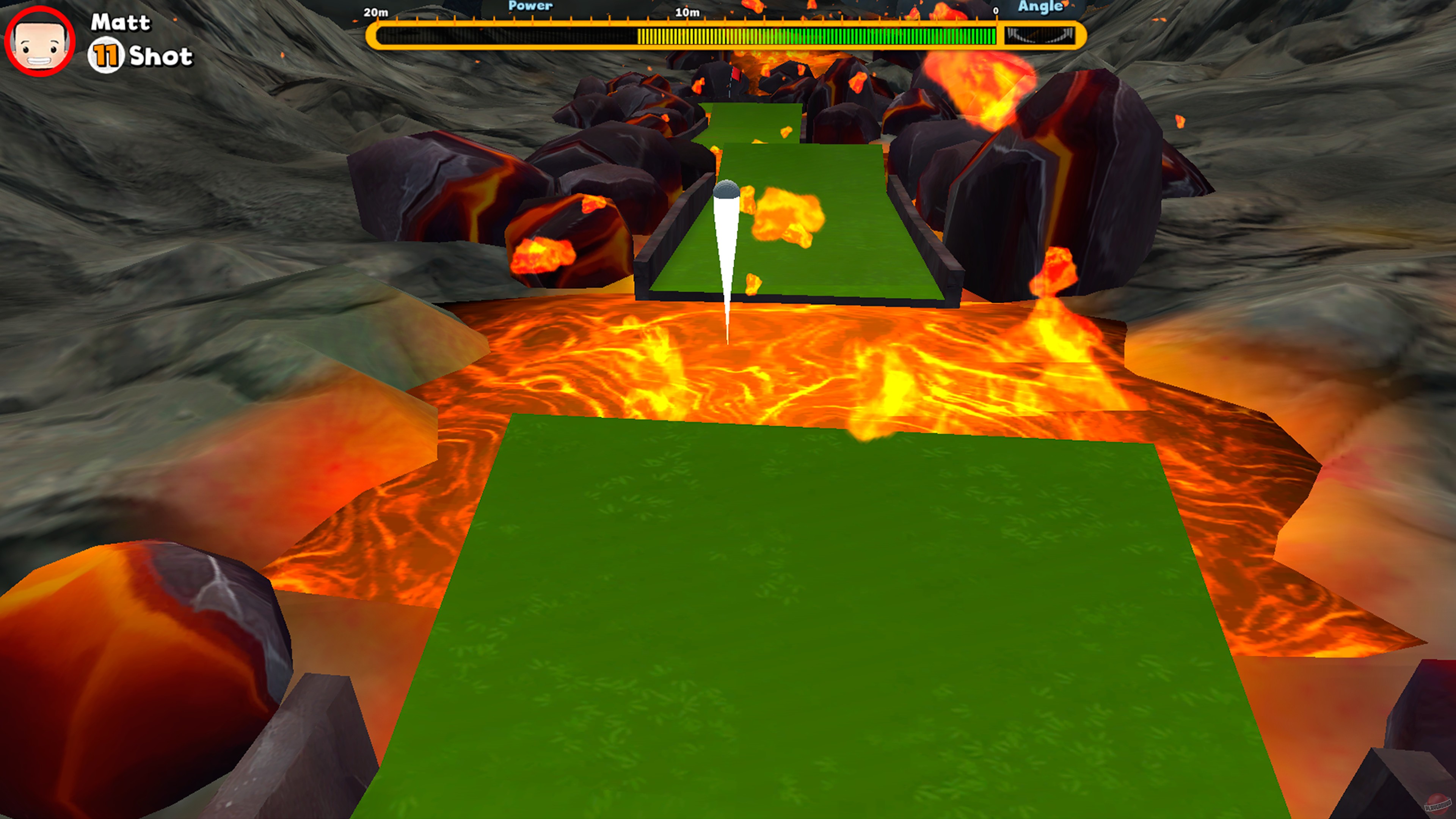Click the 0 marker on the power gauge
Image resolution: width=1456 pixels, height=819 pixels.
click(x=996, y=11)
